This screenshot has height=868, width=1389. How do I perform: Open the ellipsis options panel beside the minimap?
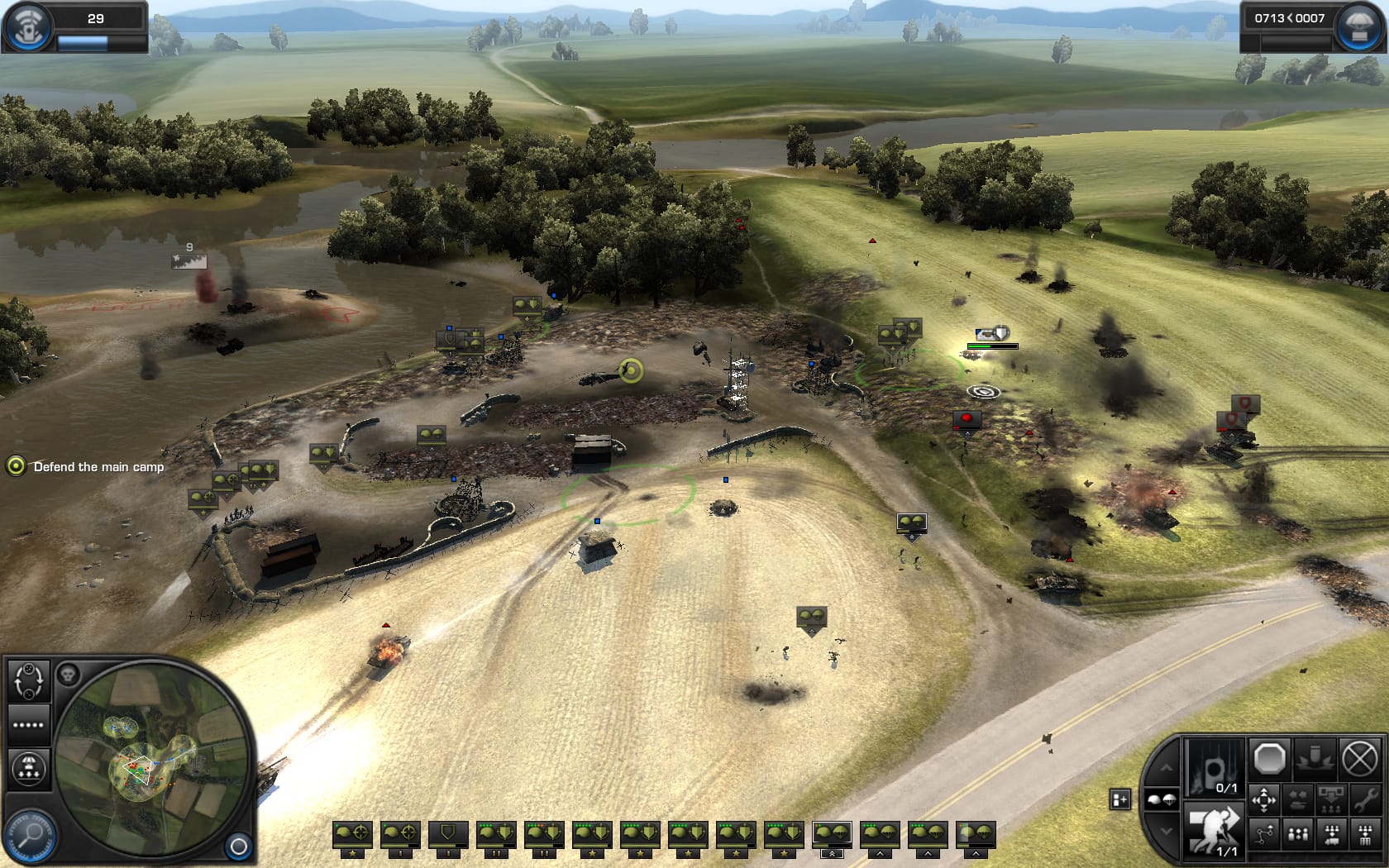pos(27,724)
